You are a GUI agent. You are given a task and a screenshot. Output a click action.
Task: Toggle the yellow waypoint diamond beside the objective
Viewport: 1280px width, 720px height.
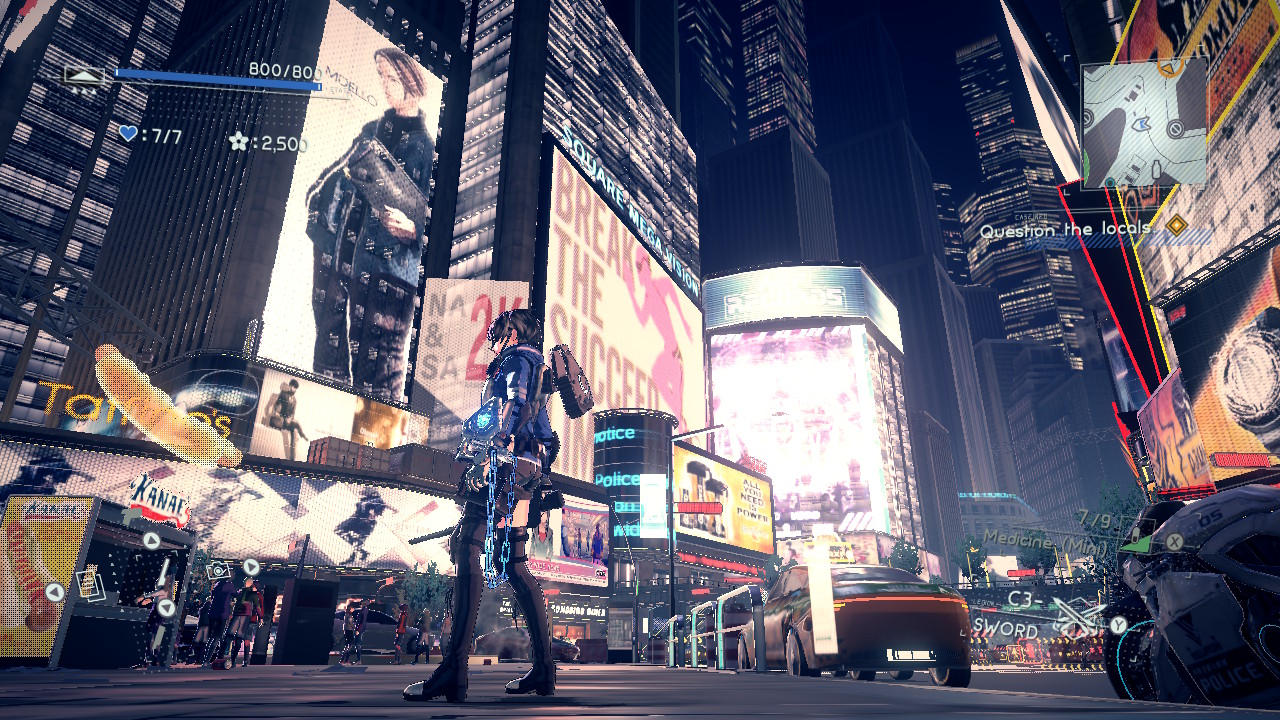pyautogui.click(x=1177, y=225)
